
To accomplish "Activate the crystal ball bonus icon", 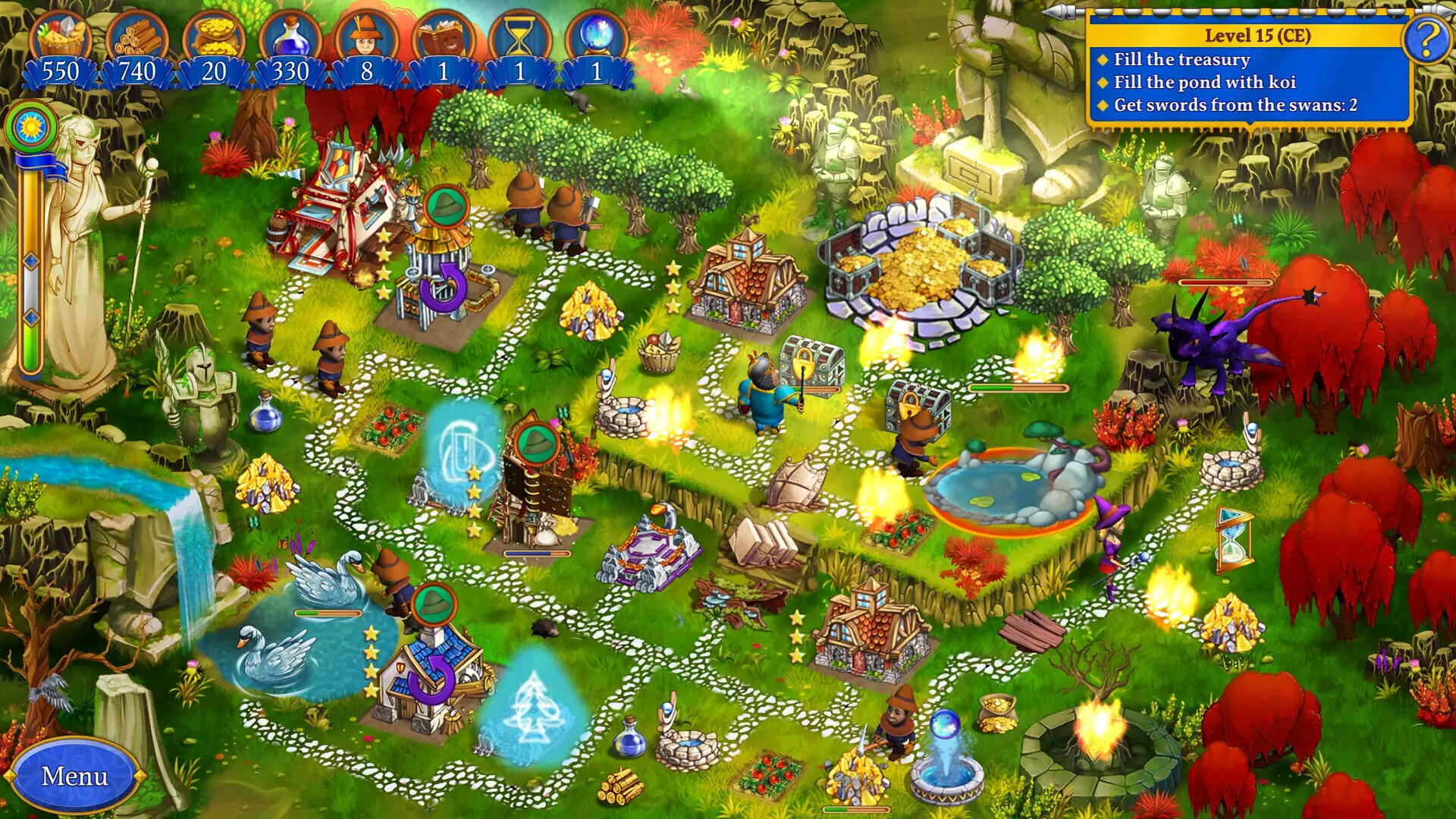I will pyautogui.click(x=595, y=34).
